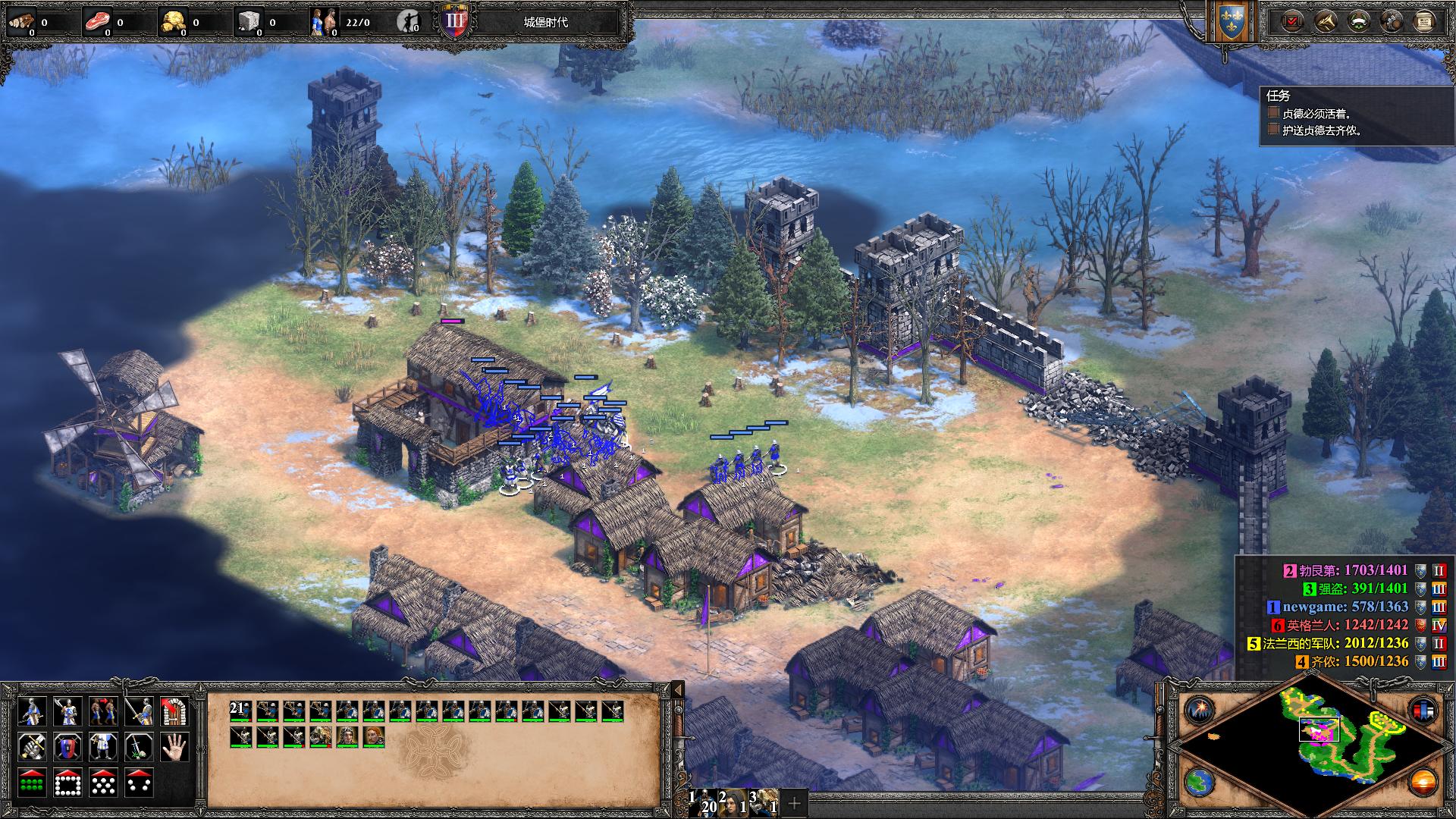
Task: Open the chat horn button
Action: pos(1325,21)
